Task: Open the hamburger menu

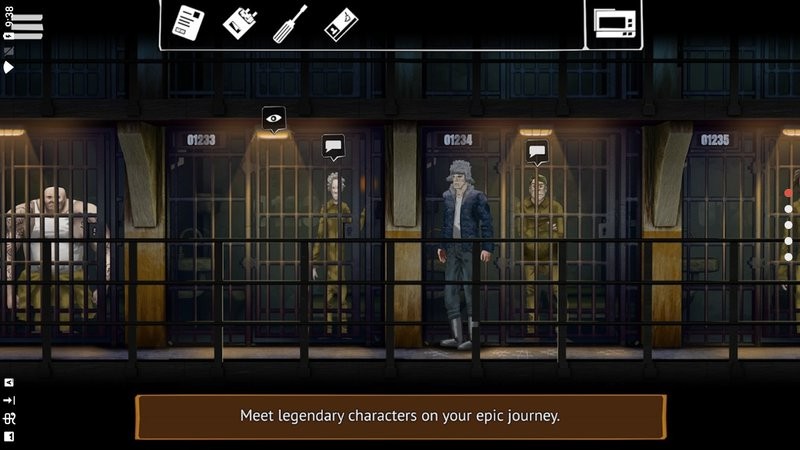Action: [x=28, y=26]
